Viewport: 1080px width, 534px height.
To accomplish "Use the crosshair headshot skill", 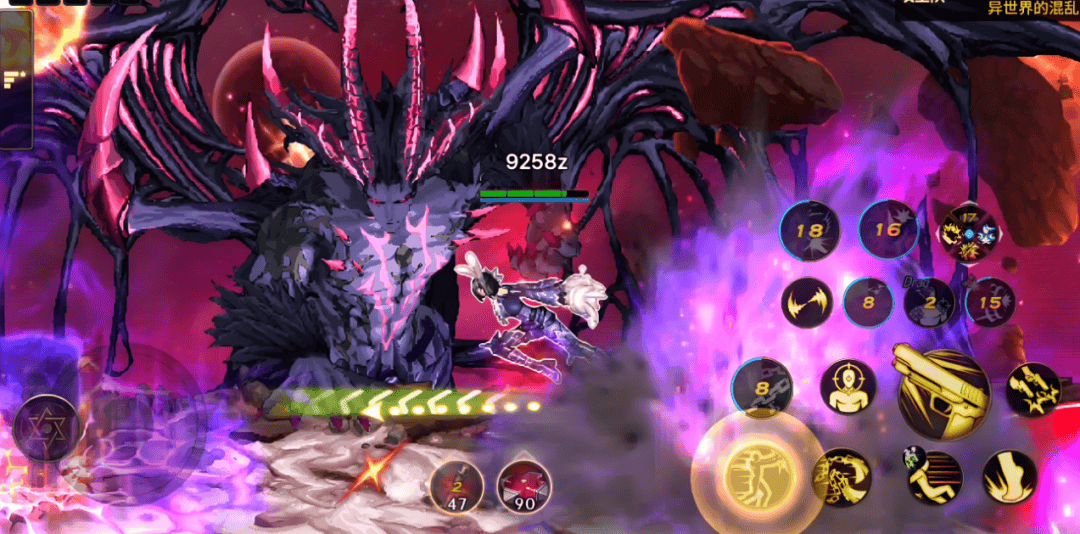I will (848, 387).
